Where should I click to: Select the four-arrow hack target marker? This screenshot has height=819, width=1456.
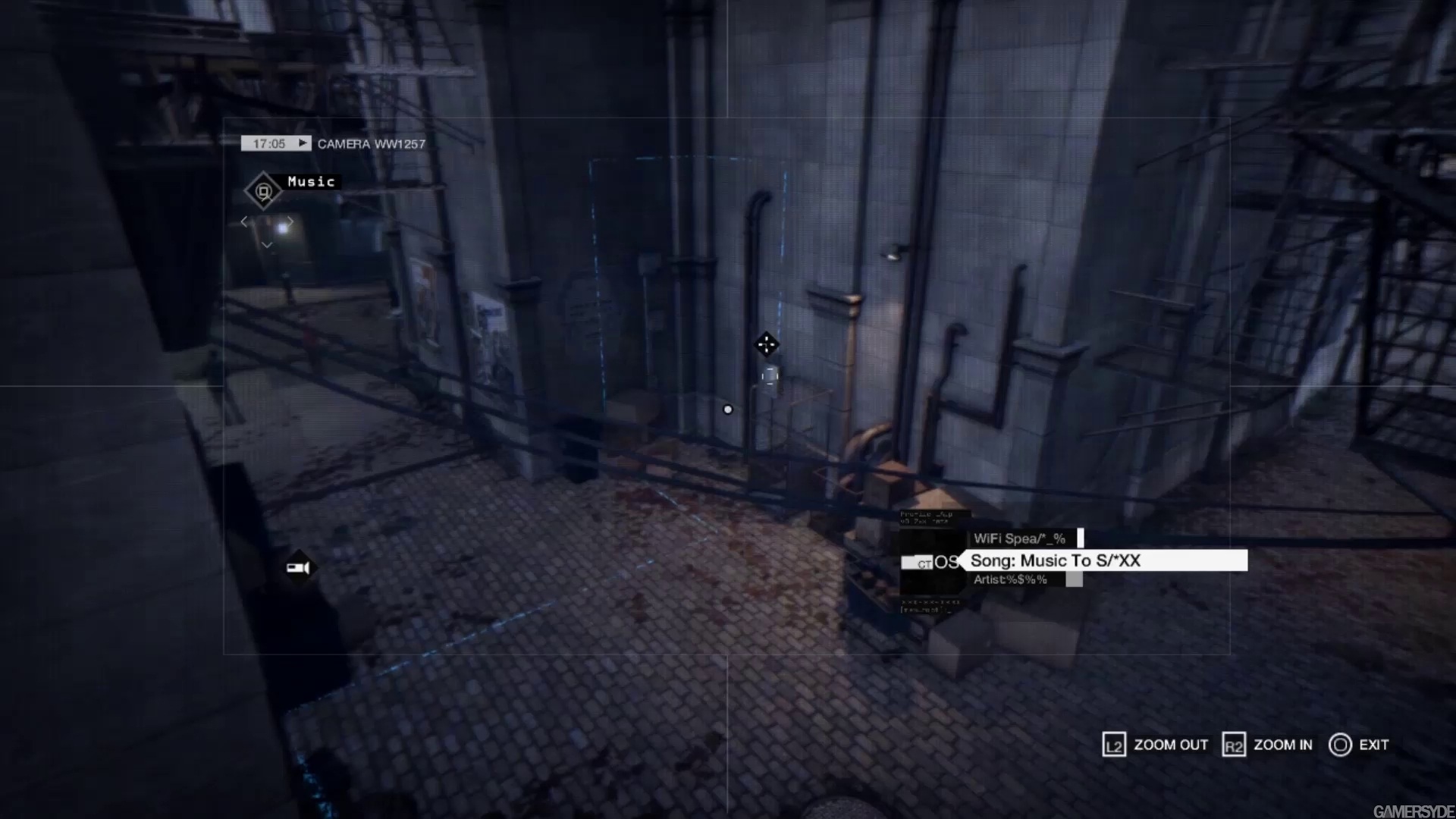766,345
